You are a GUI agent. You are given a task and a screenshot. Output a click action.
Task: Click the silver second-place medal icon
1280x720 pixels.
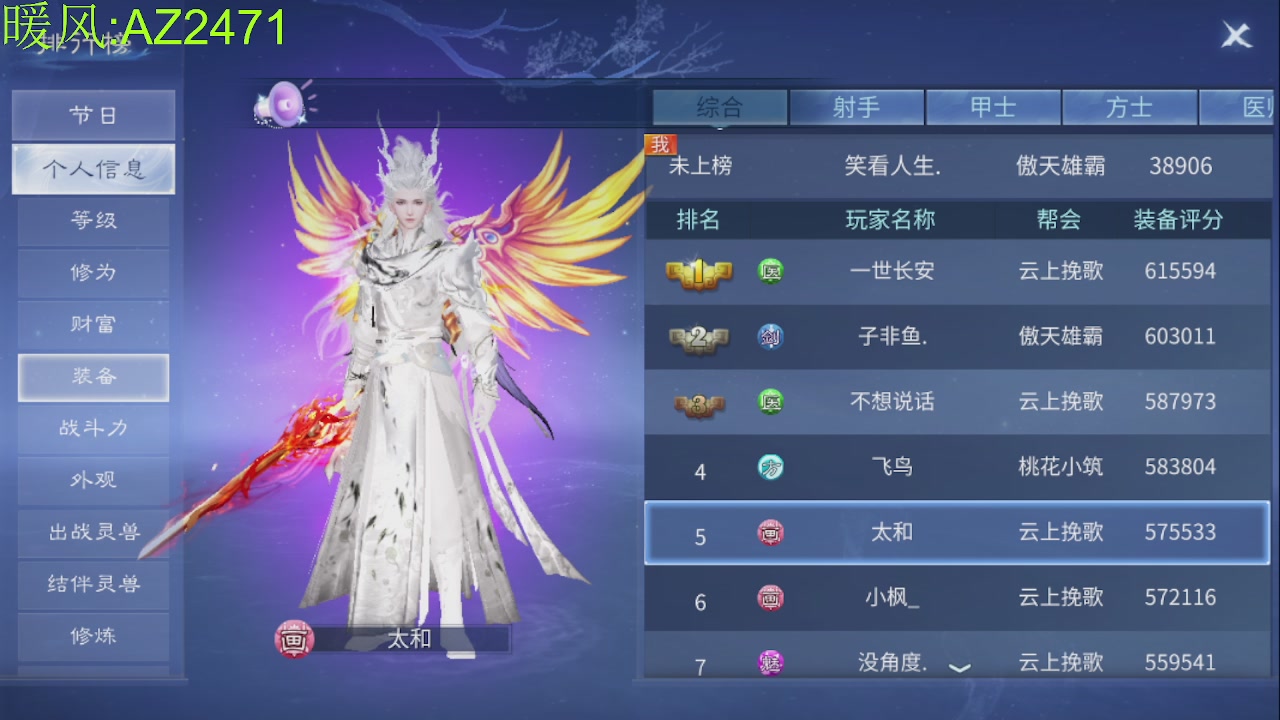pos(700,337)
